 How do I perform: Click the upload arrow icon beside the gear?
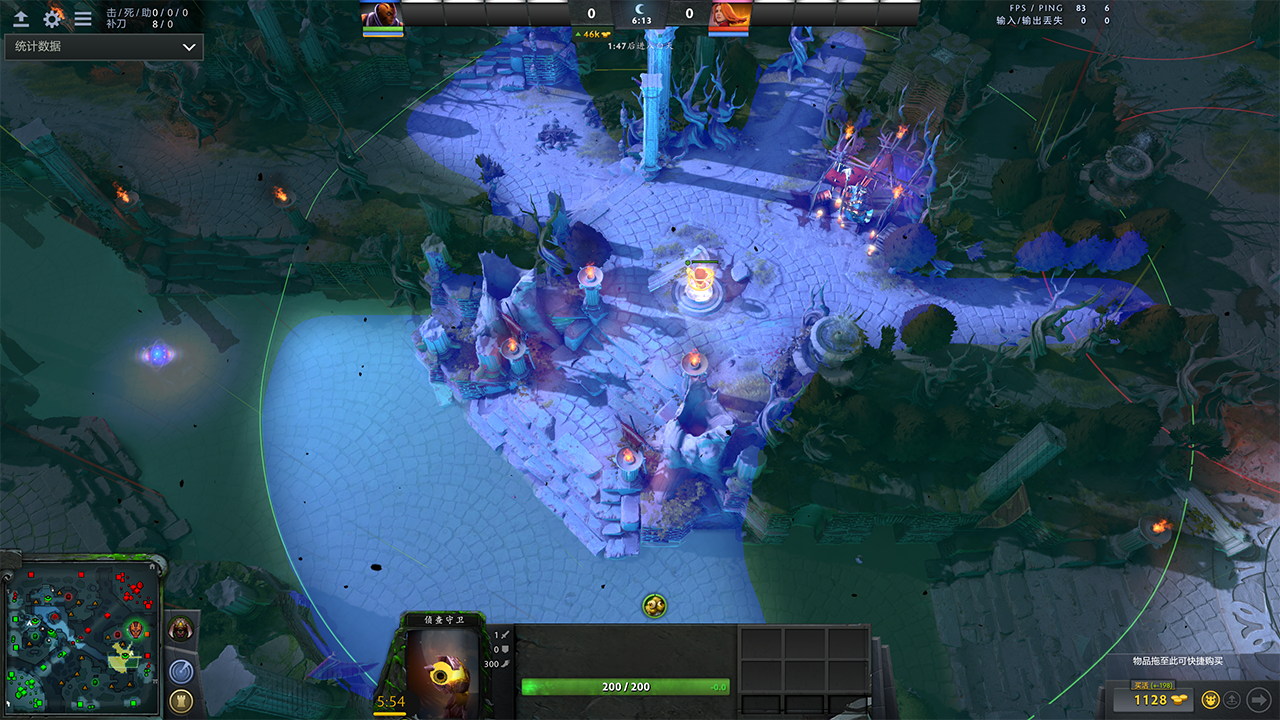tap(21, 18)
